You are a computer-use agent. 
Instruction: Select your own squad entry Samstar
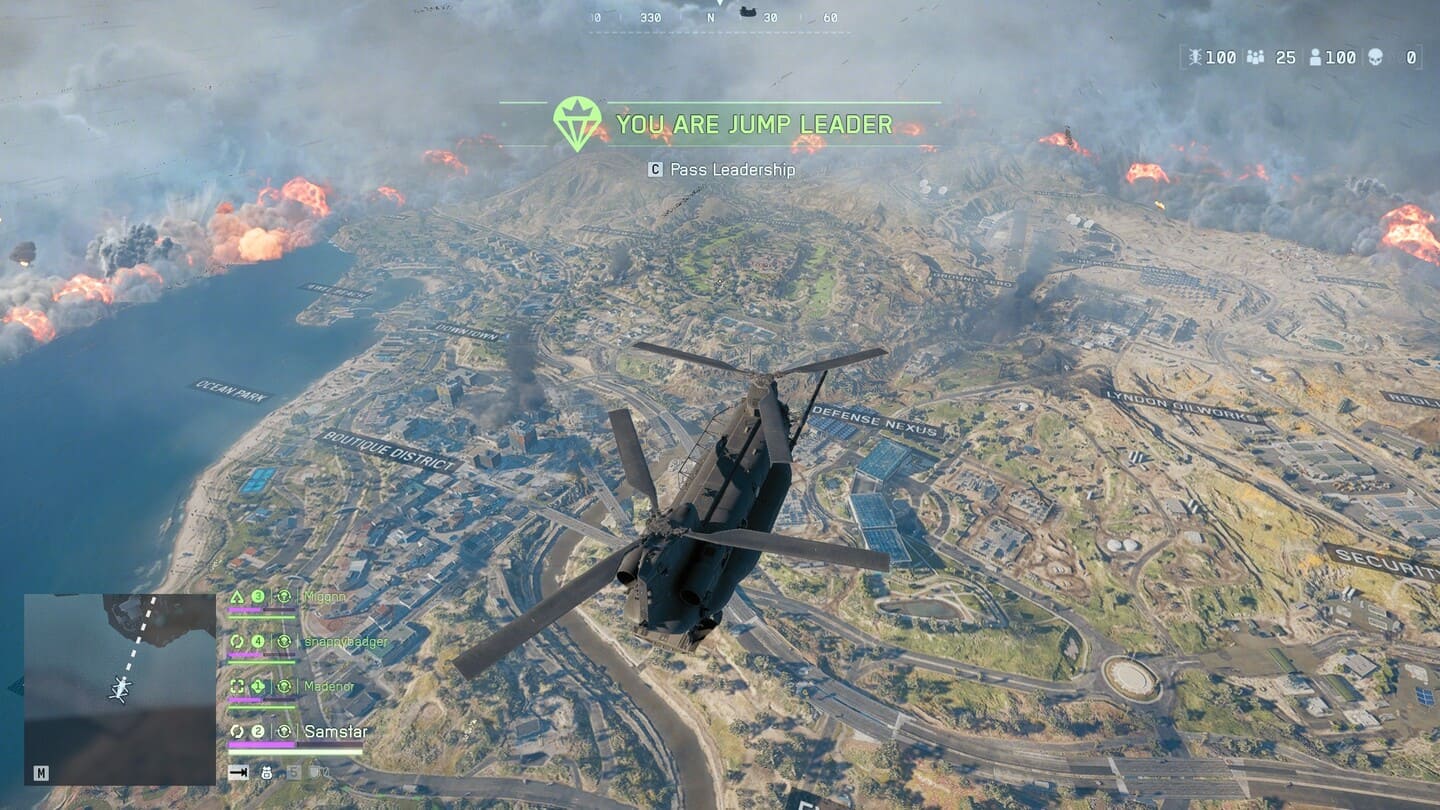(x=335, y=732)
